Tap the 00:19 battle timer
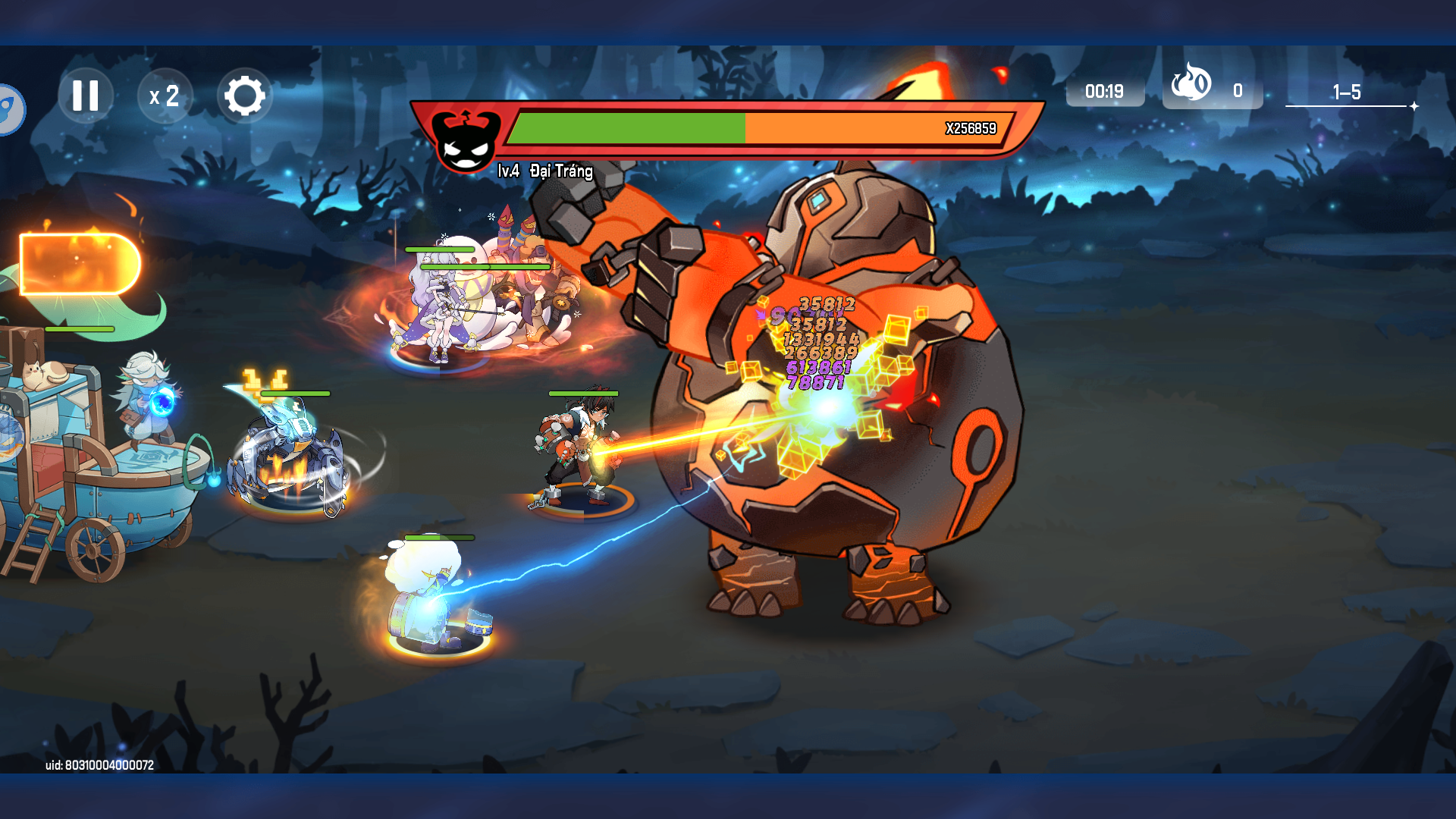 [1105, 91]
